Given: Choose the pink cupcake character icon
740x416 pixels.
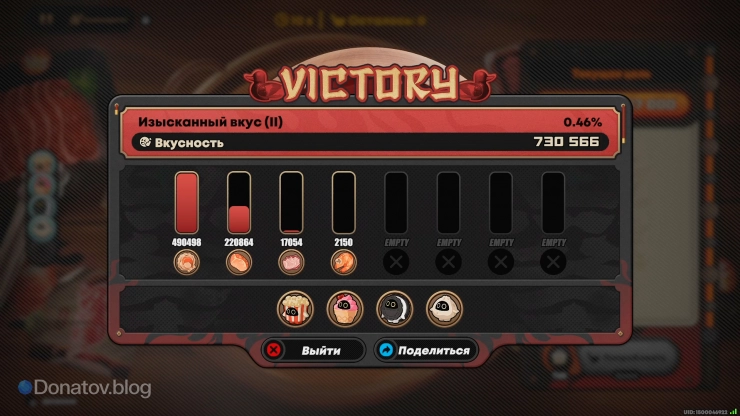Looking at the screenshot, I should coord(345,308).
